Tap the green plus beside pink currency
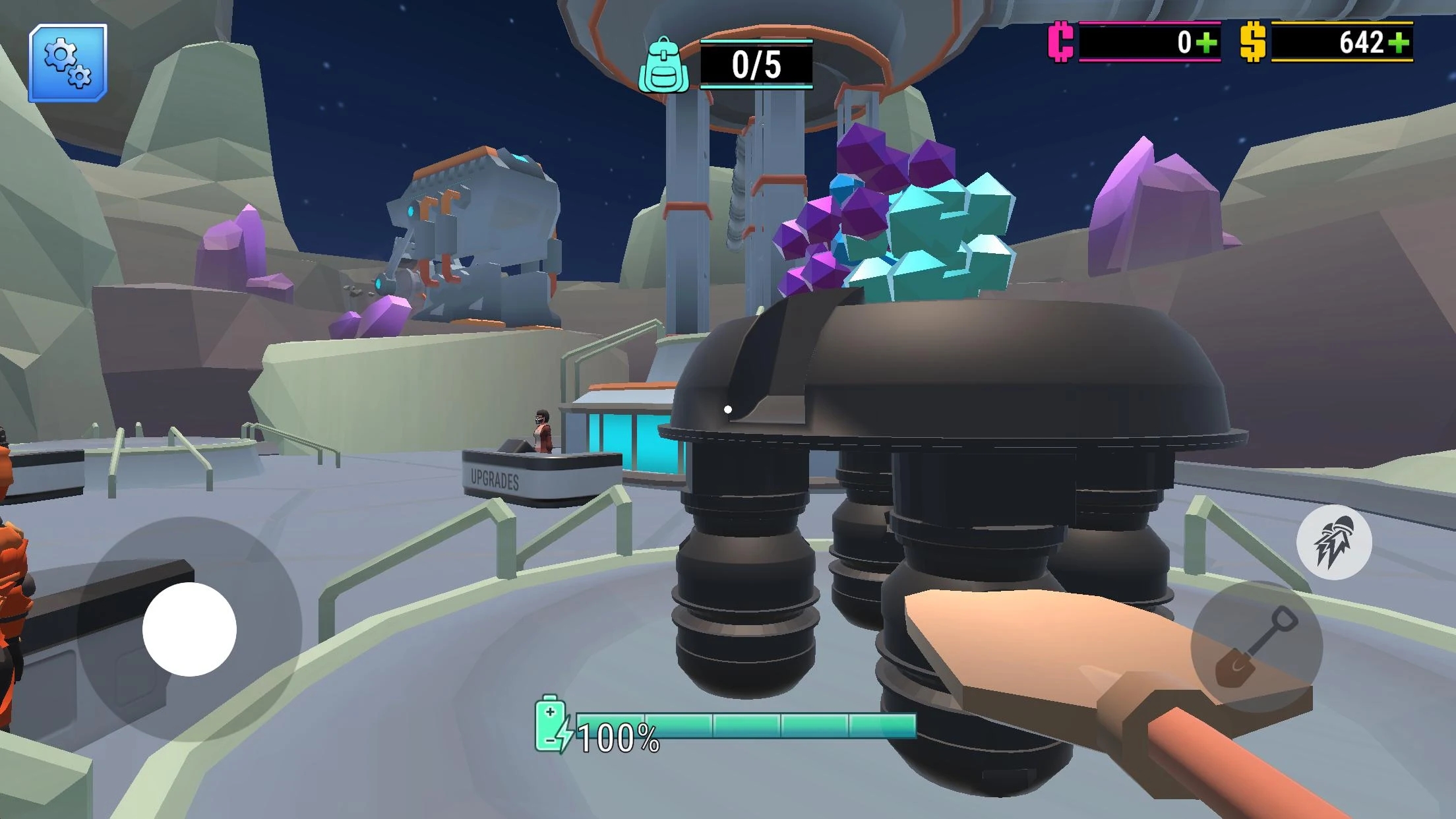1456x819 pixels. 1206,44
